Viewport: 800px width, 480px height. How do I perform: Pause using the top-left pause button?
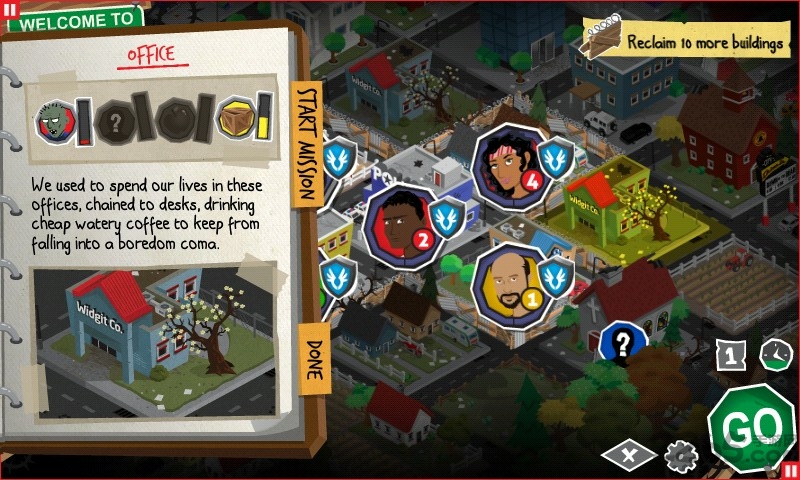coord(10,10)
